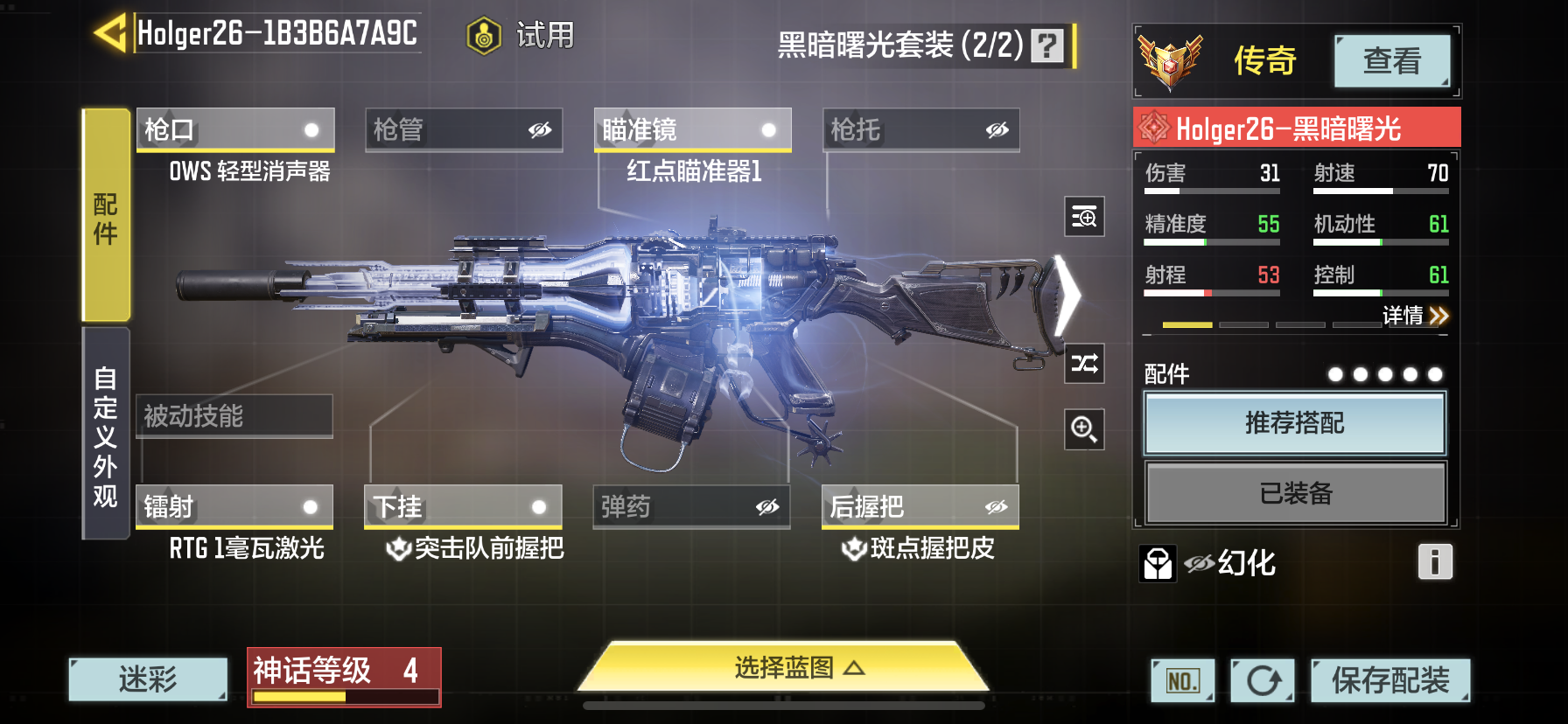The height and width of the screenshot is (724, 1568).
Task: Select the 枪管 barrel attachment slot
Action: [x=463, y=130]
